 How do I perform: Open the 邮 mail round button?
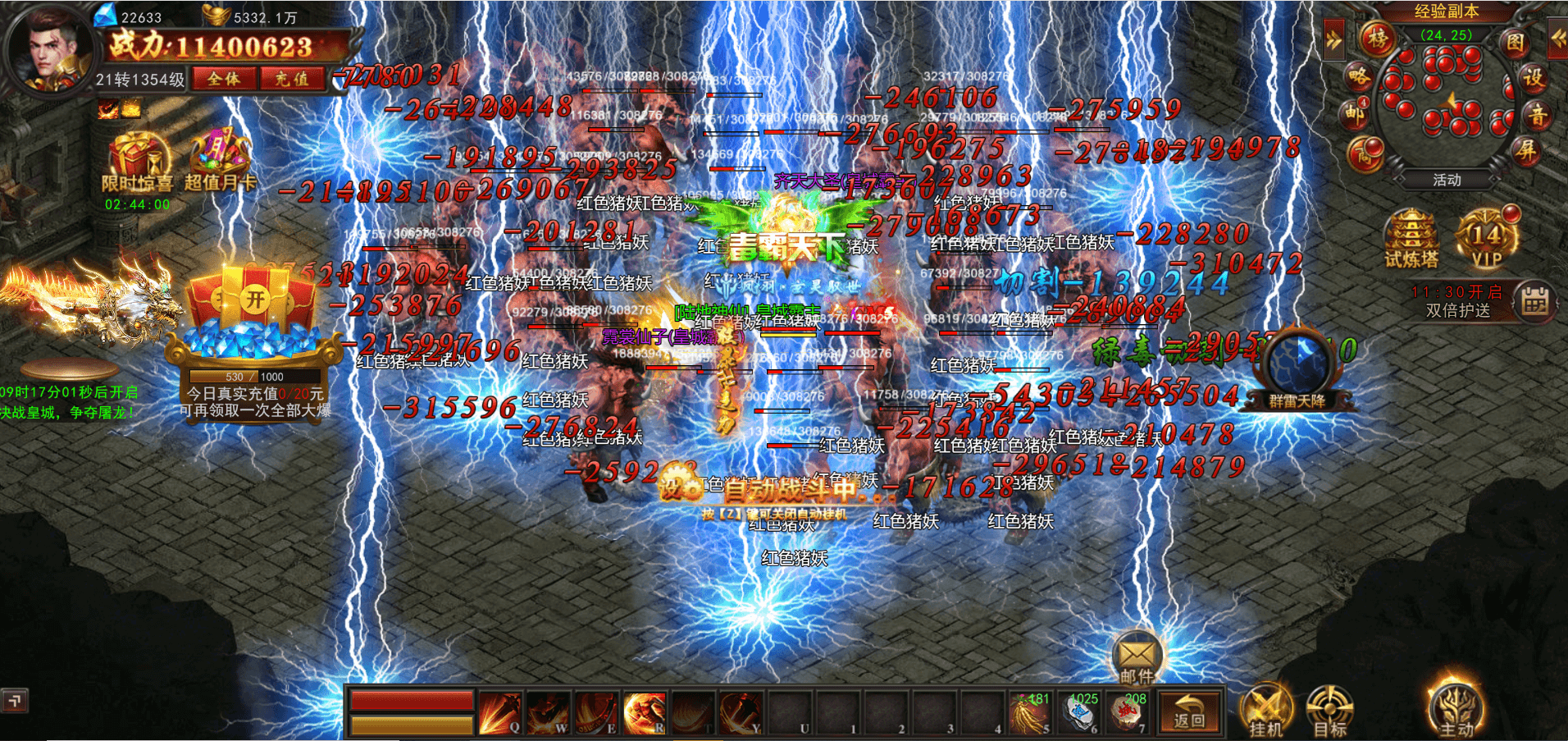point(1354,114)
